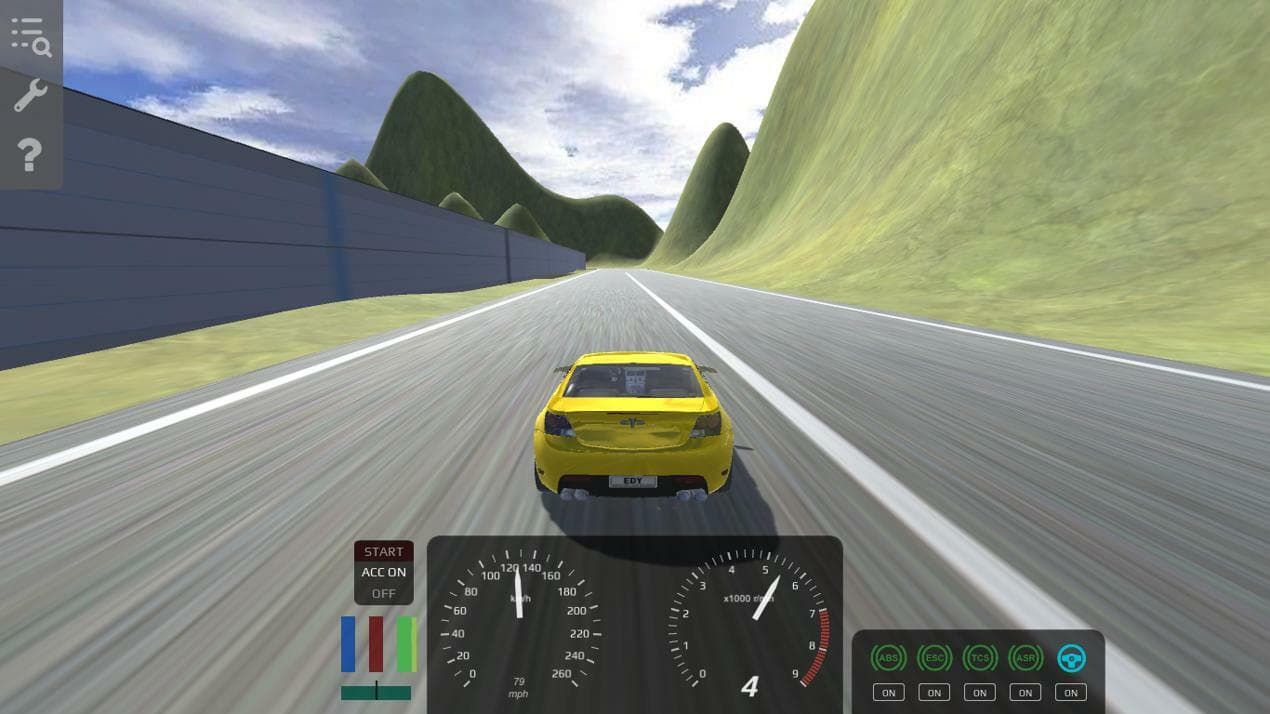
Task: Click the ABS indicator icon
Action: (x=887, y=658)
